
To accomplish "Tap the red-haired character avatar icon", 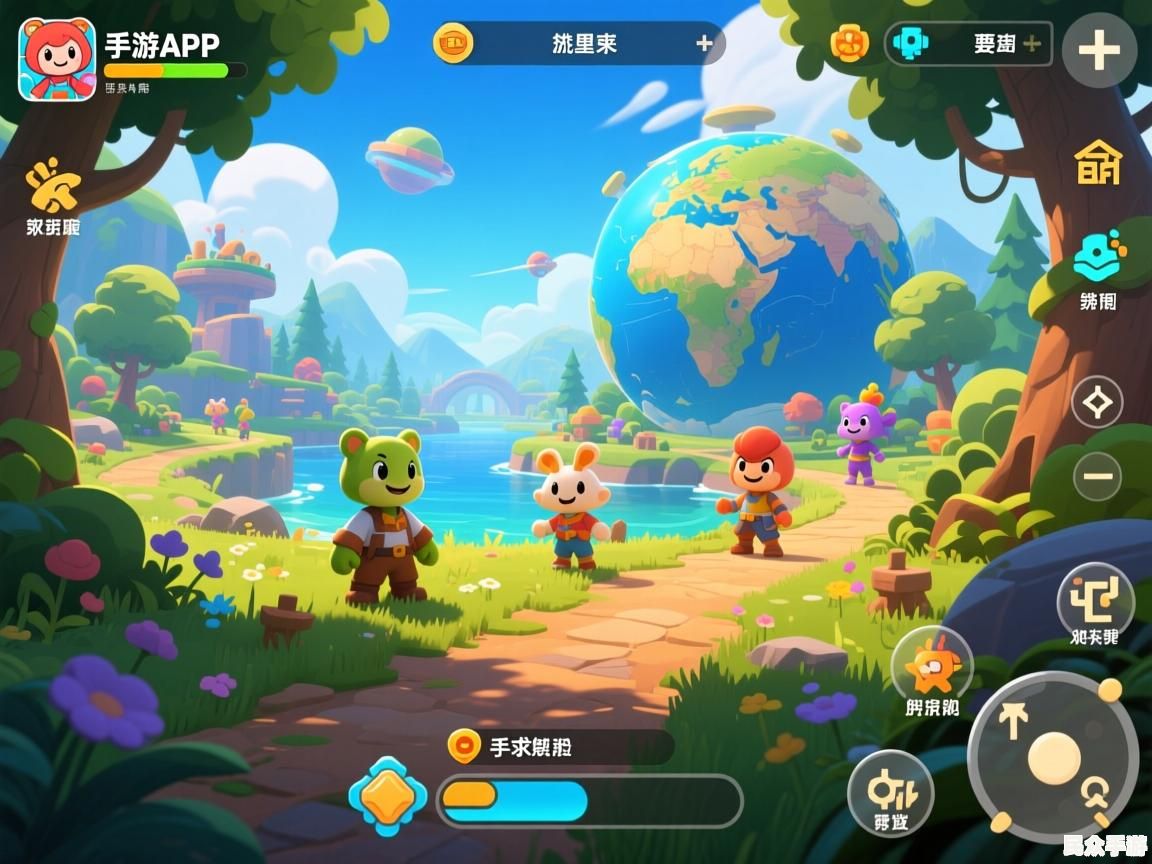I will (57, 60).
